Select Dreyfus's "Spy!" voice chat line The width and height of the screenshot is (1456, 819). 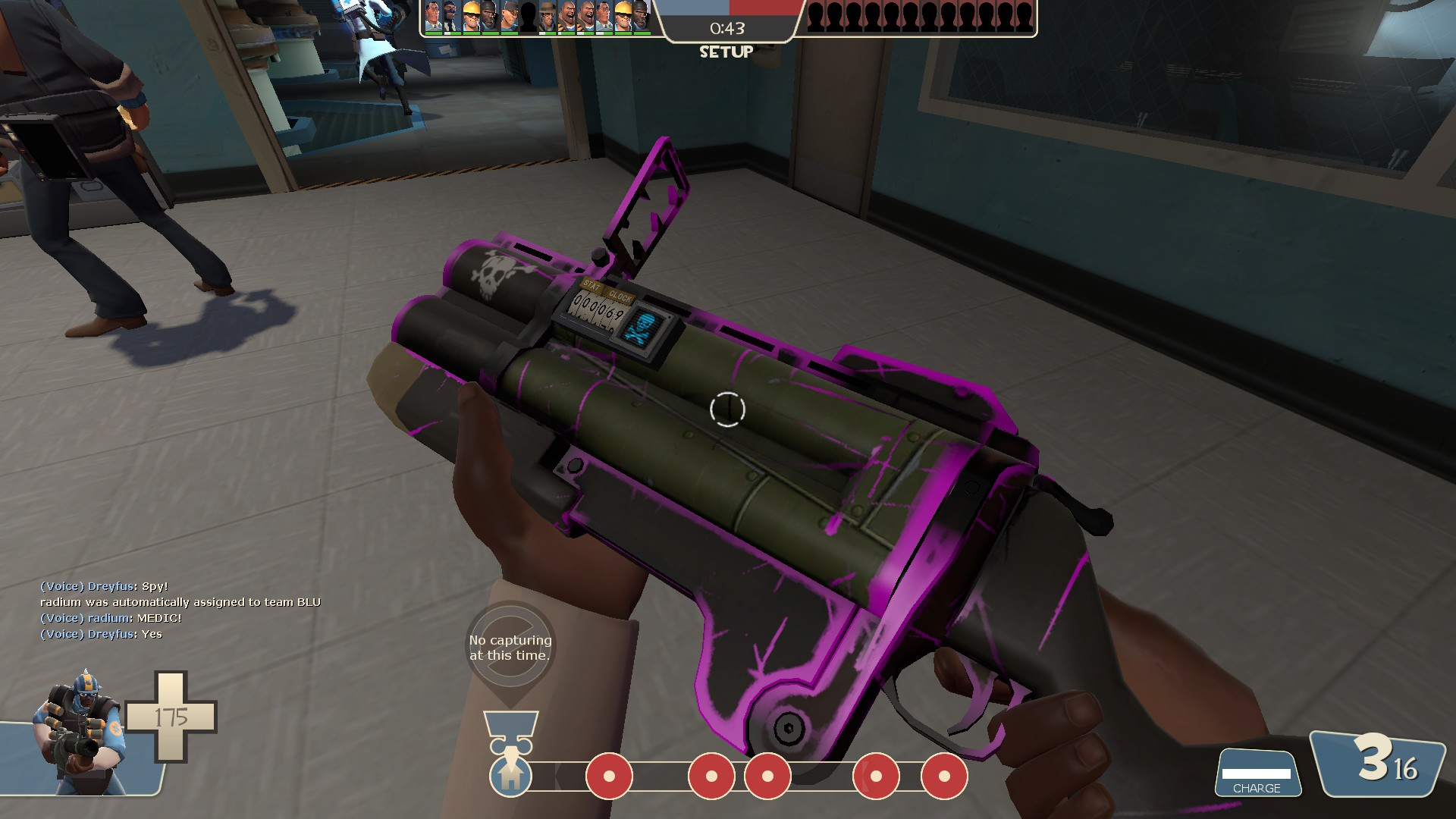pos(104,586)
